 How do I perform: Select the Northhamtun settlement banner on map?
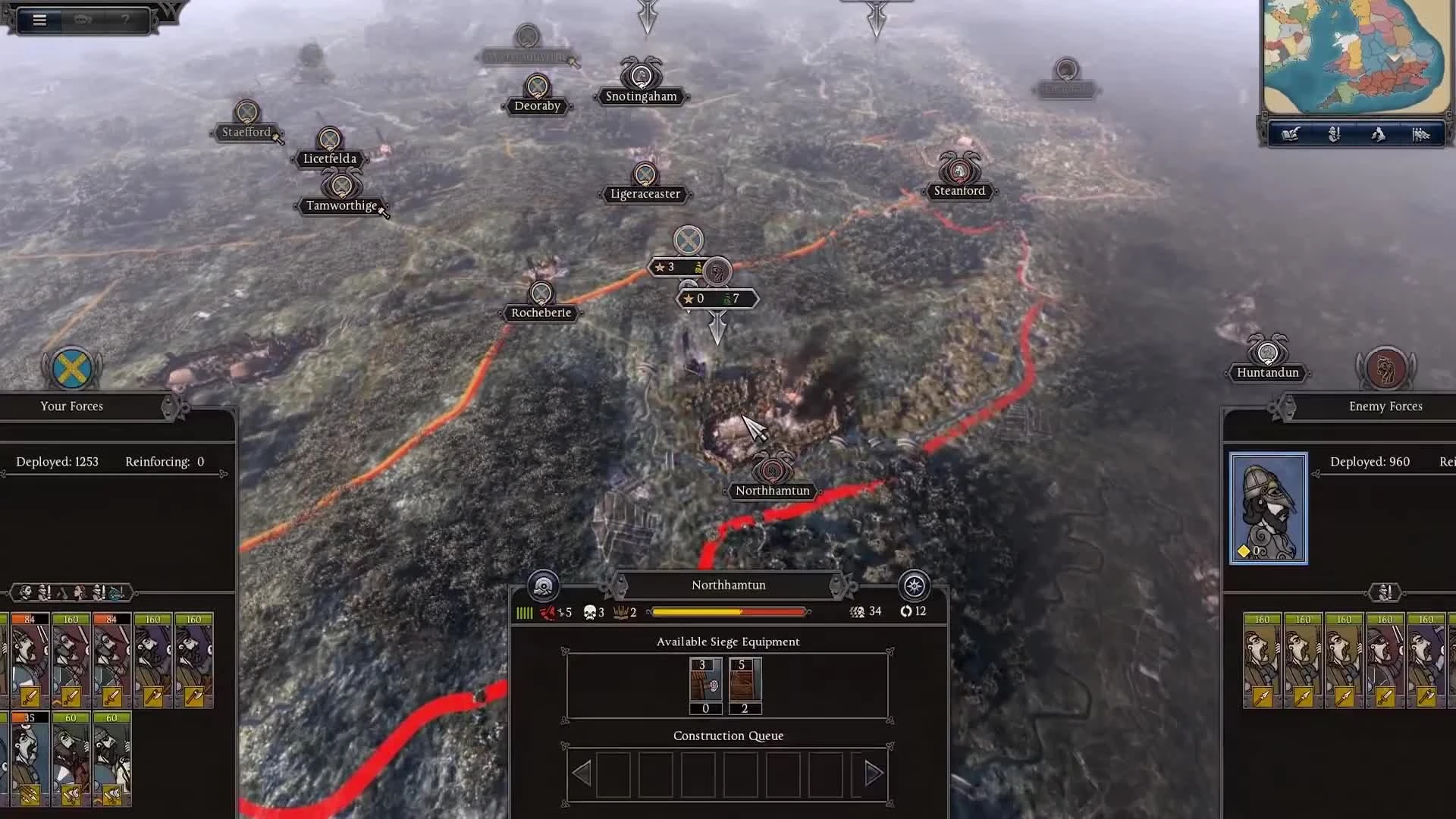(x=772, y=490)
